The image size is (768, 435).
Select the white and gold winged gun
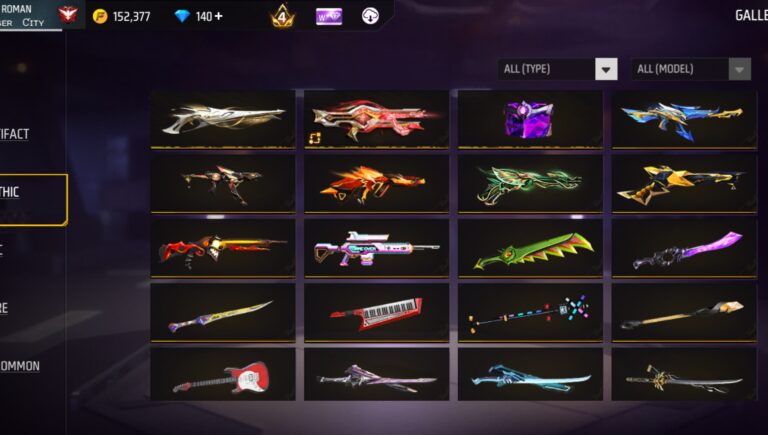coord(222,120)
